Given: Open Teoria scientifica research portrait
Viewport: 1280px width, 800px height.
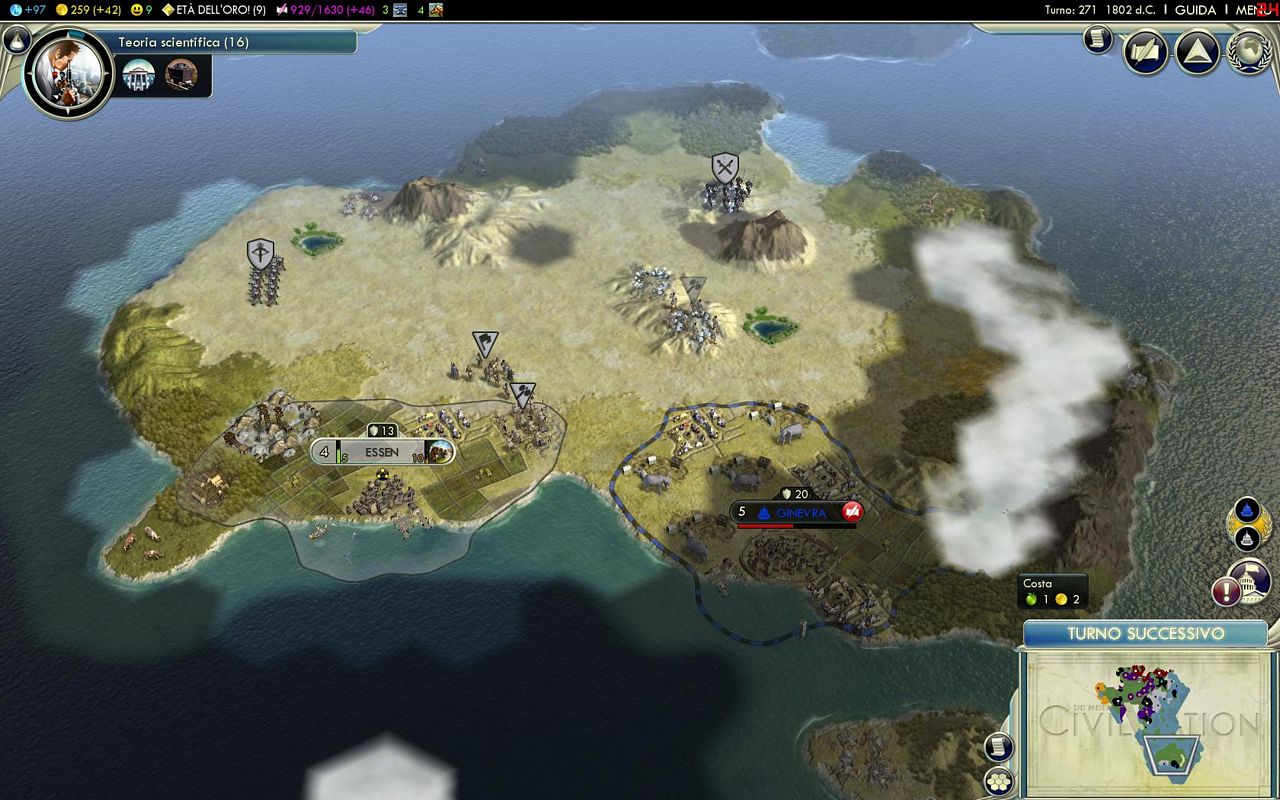Looking at the screenshot, I should pyautogui.click(x=68, y=73).
